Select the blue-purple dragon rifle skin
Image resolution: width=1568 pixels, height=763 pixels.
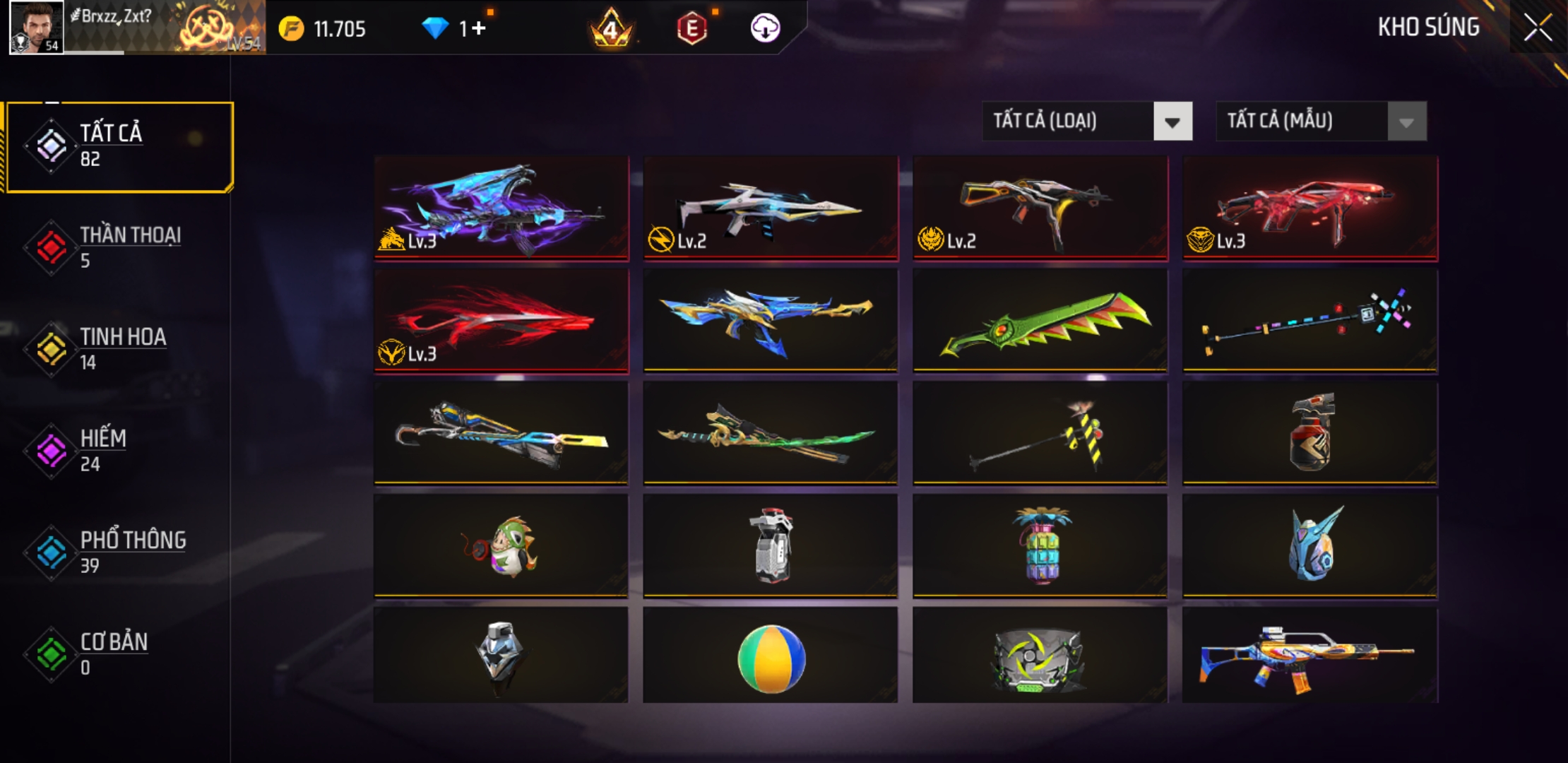click(501, 208)
